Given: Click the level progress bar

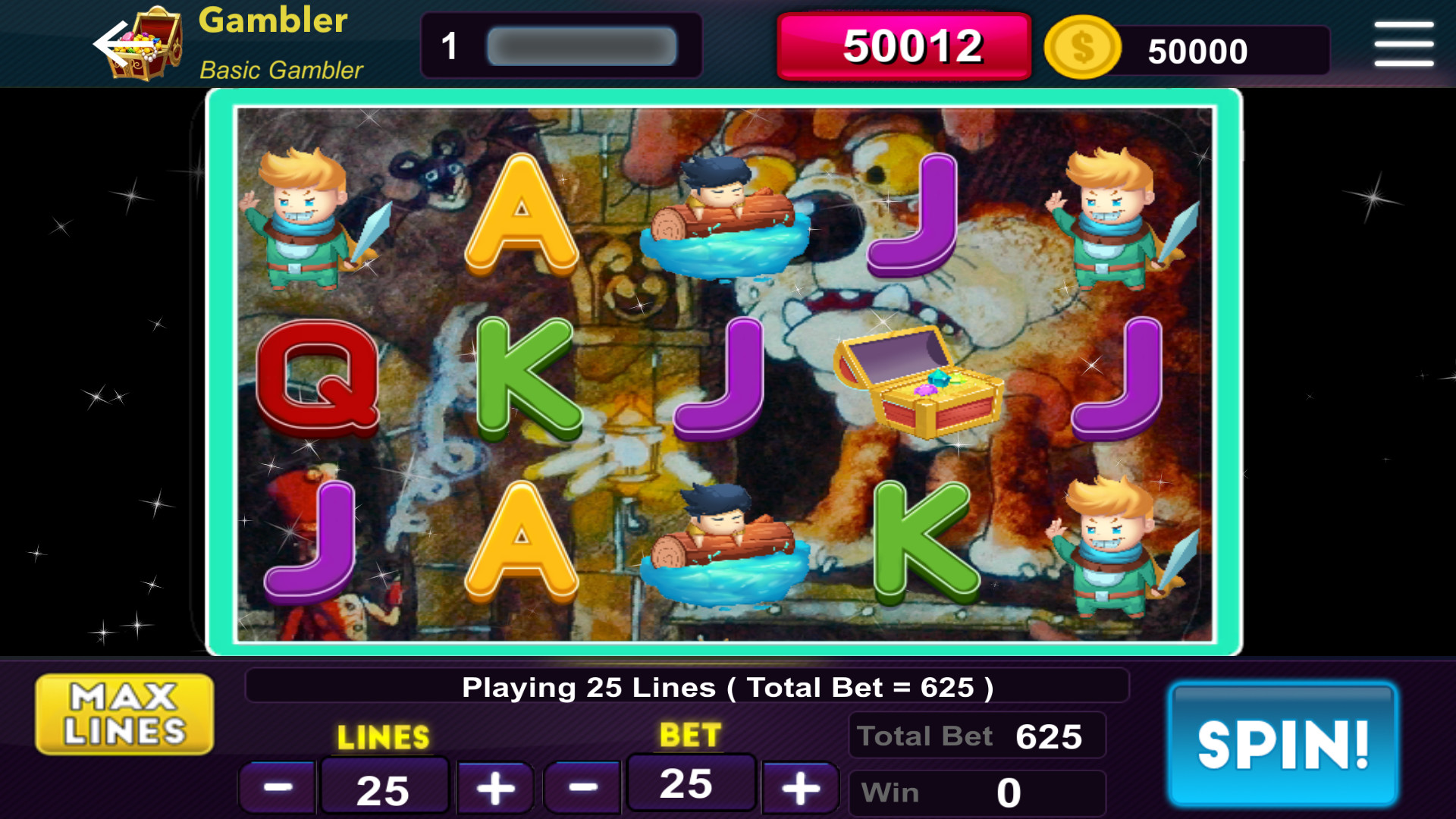Looking at the screenshot, I should click(580, 45).
